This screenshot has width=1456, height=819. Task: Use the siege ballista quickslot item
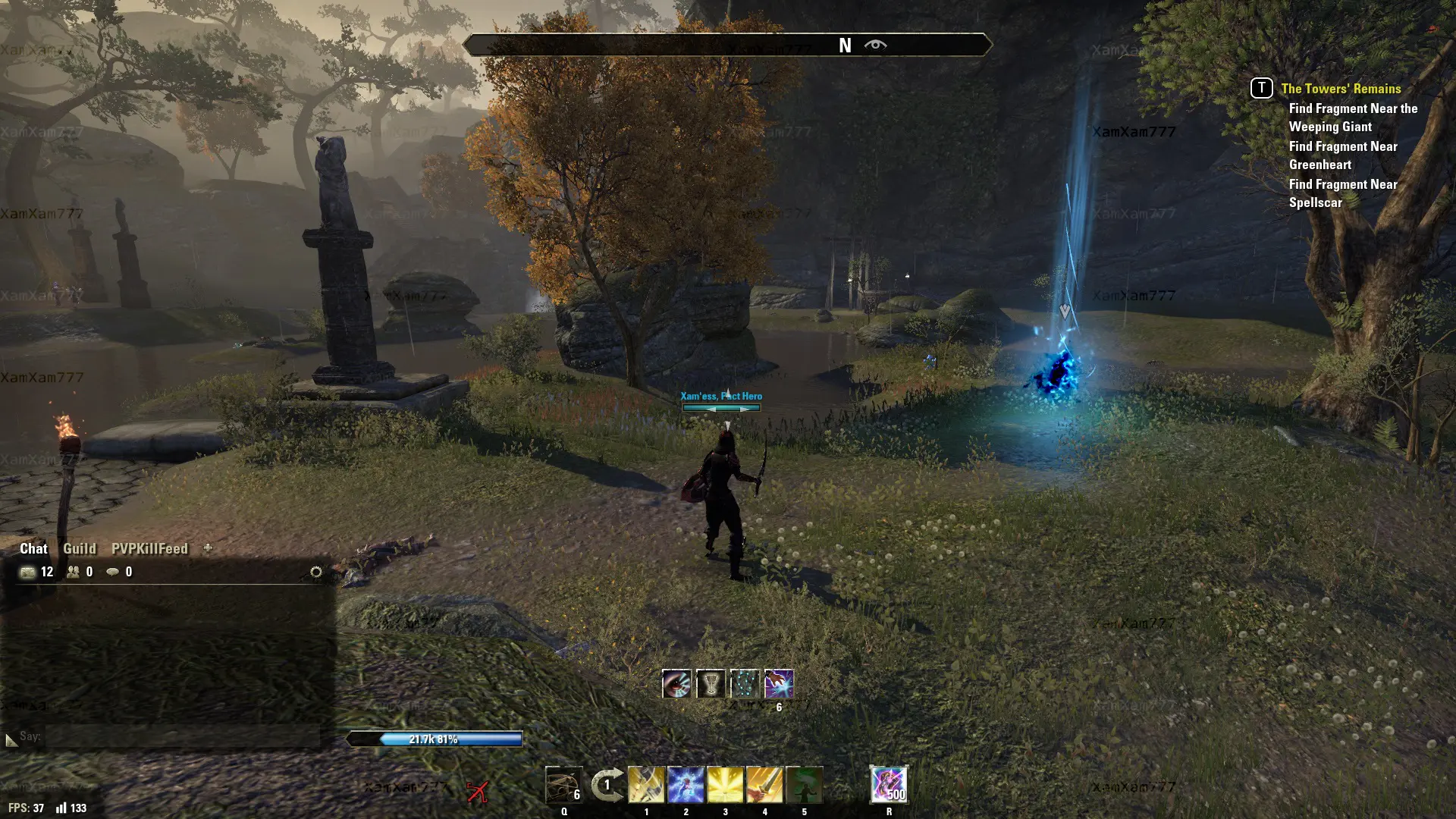click(x=563, y=785)
